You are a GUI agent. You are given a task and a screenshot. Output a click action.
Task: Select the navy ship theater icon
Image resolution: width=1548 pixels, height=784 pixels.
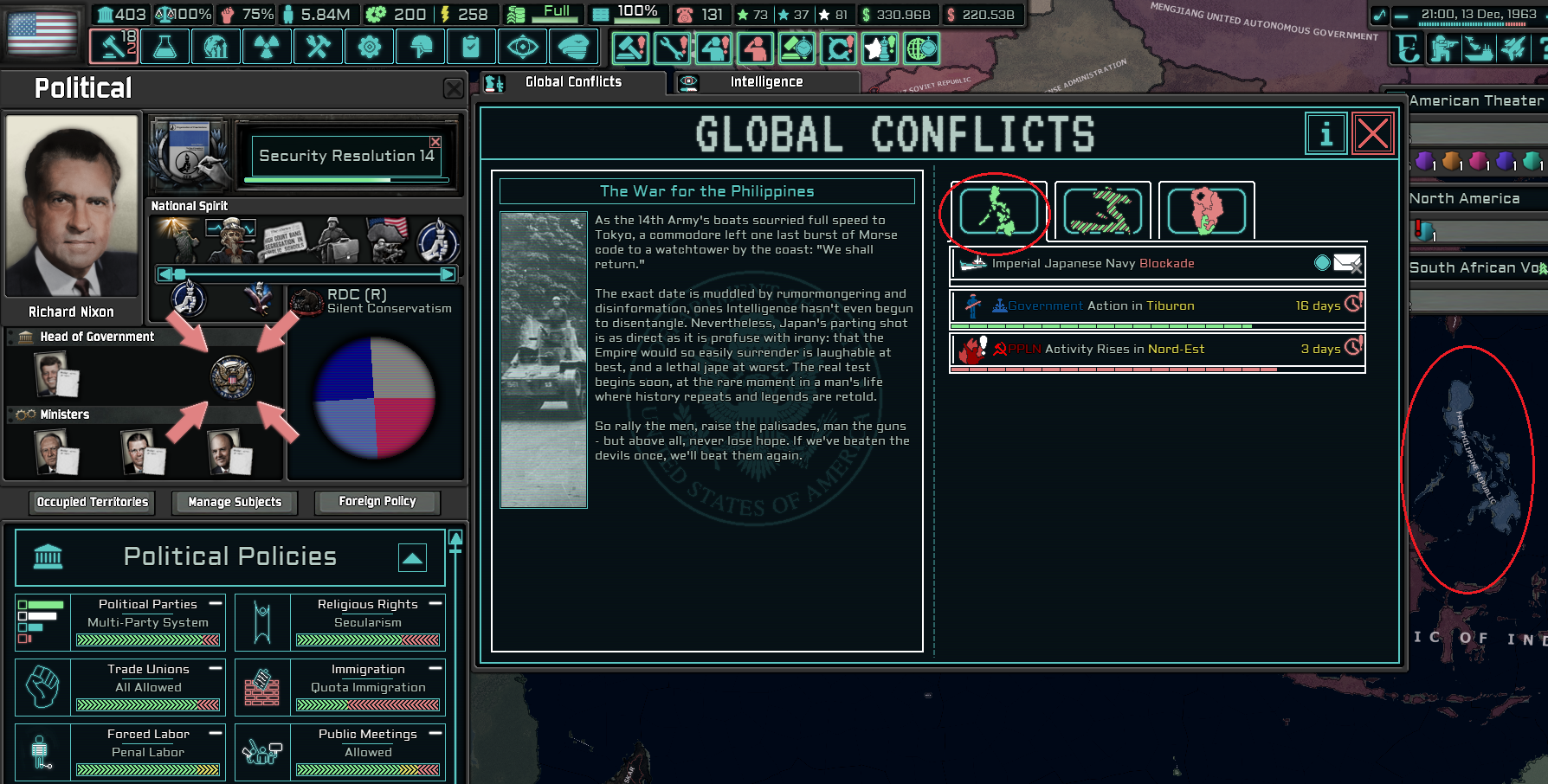[1478, 49]
